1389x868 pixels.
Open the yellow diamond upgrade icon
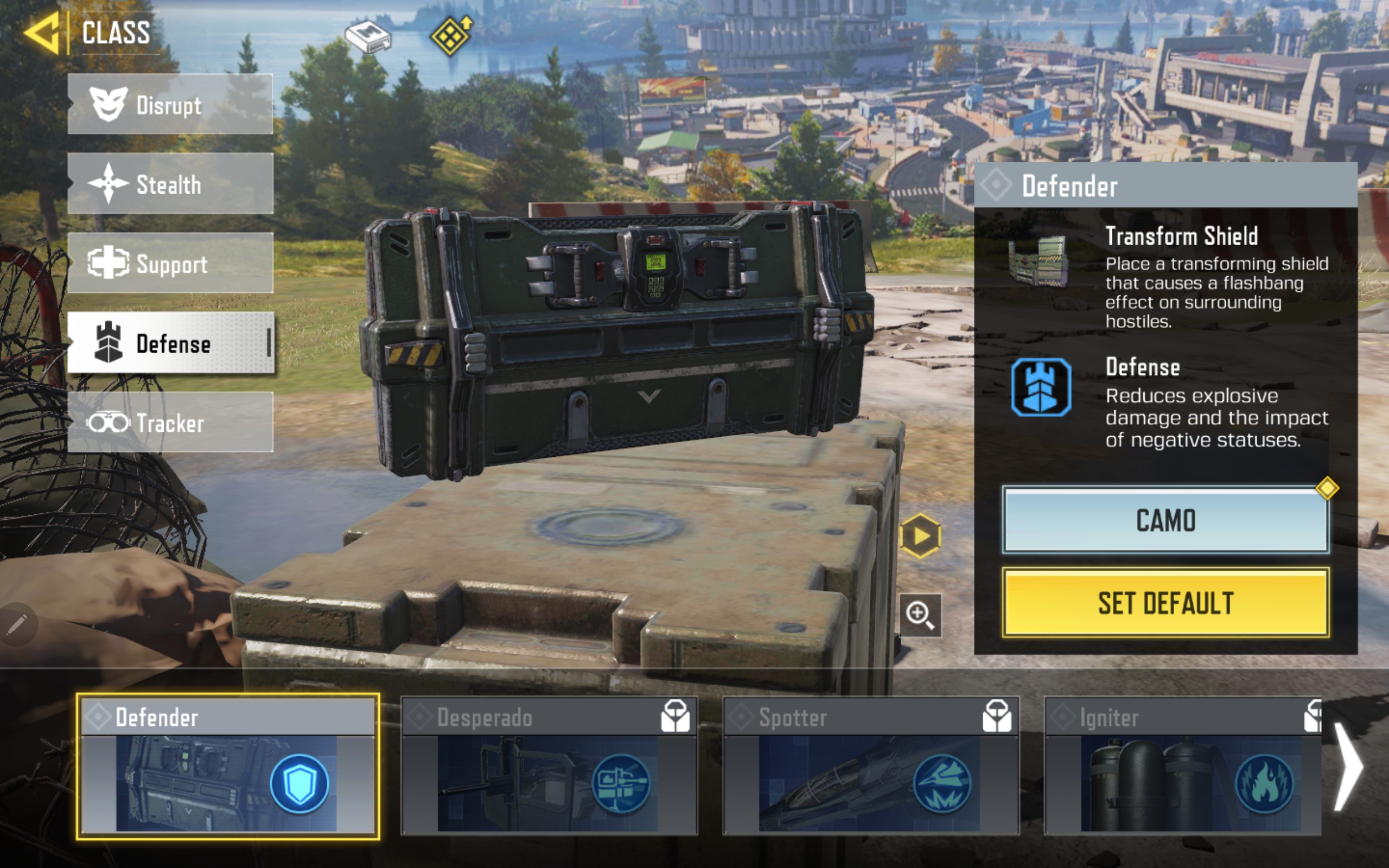point(451,36)
